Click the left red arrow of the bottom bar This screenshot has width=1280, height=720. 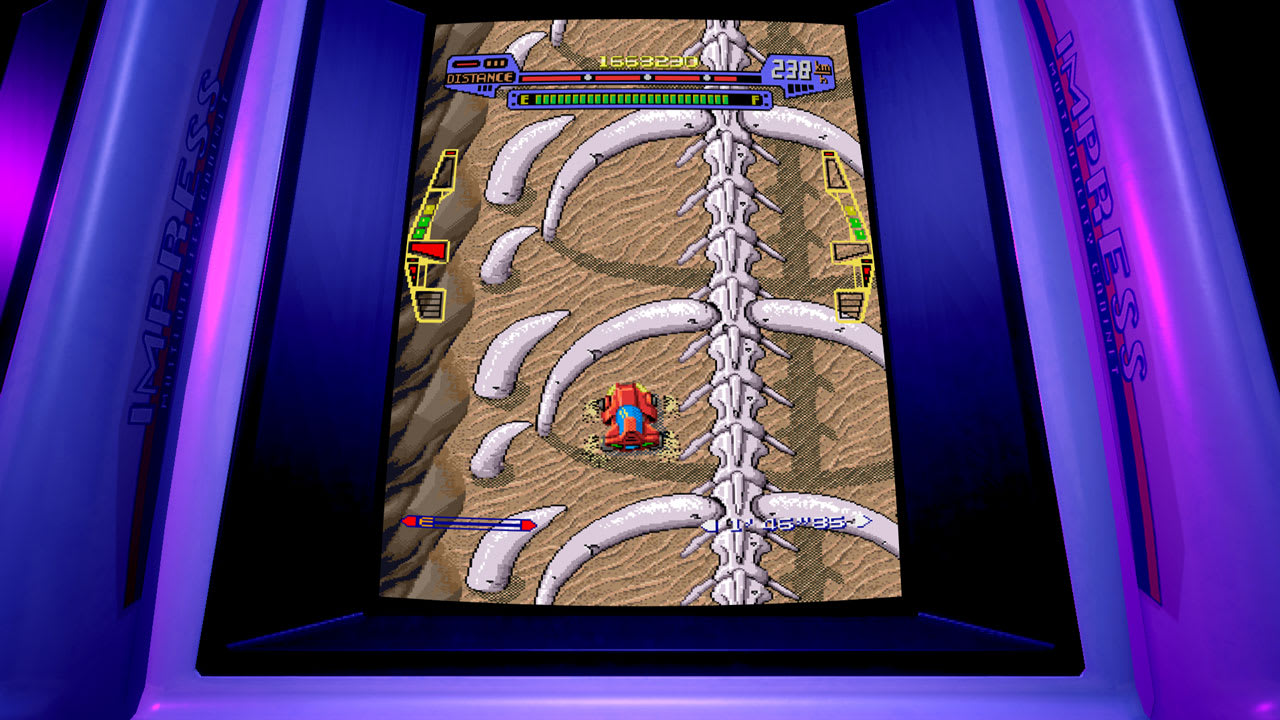[x=412, y=520]
